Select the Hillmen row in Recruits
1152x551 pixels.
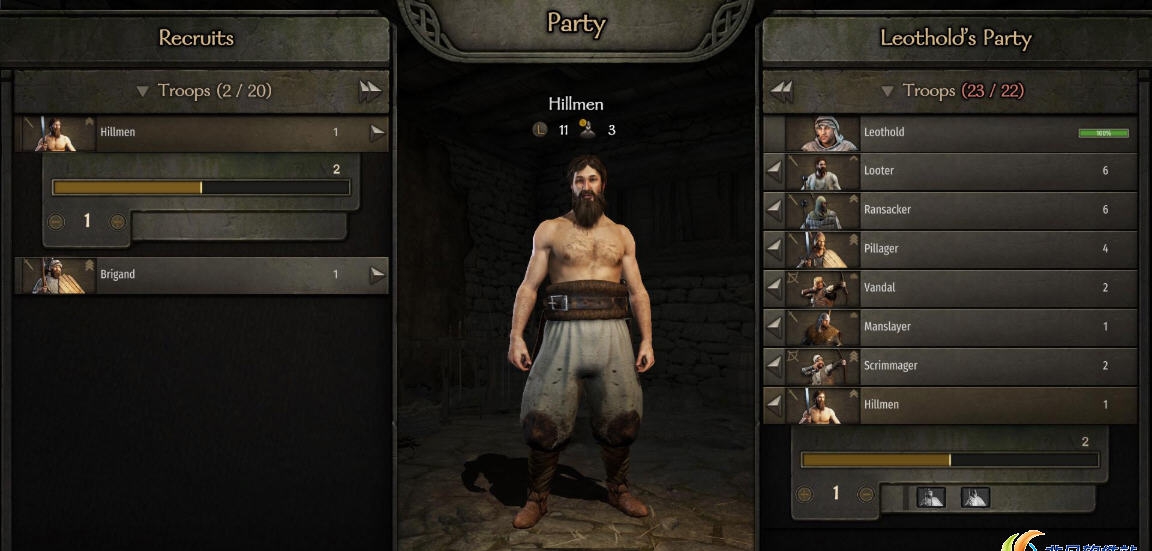(200, 132)
